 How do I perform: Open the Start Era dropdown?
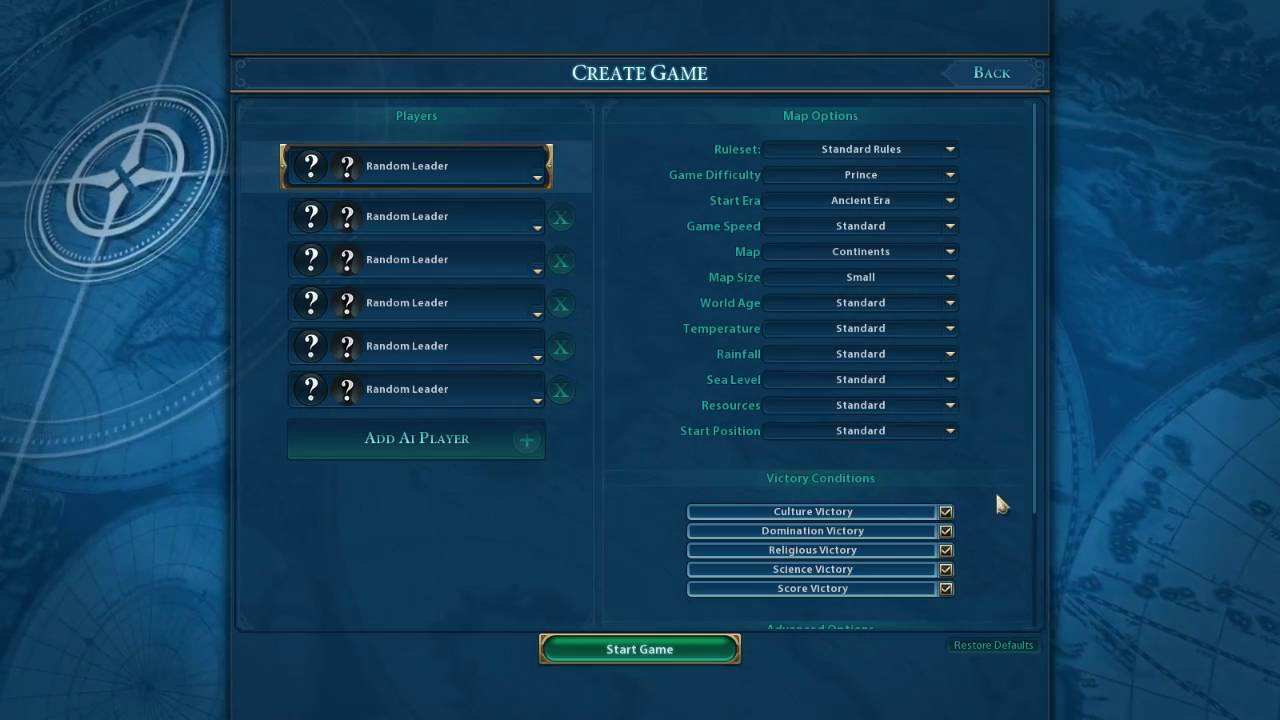[861, 200]
